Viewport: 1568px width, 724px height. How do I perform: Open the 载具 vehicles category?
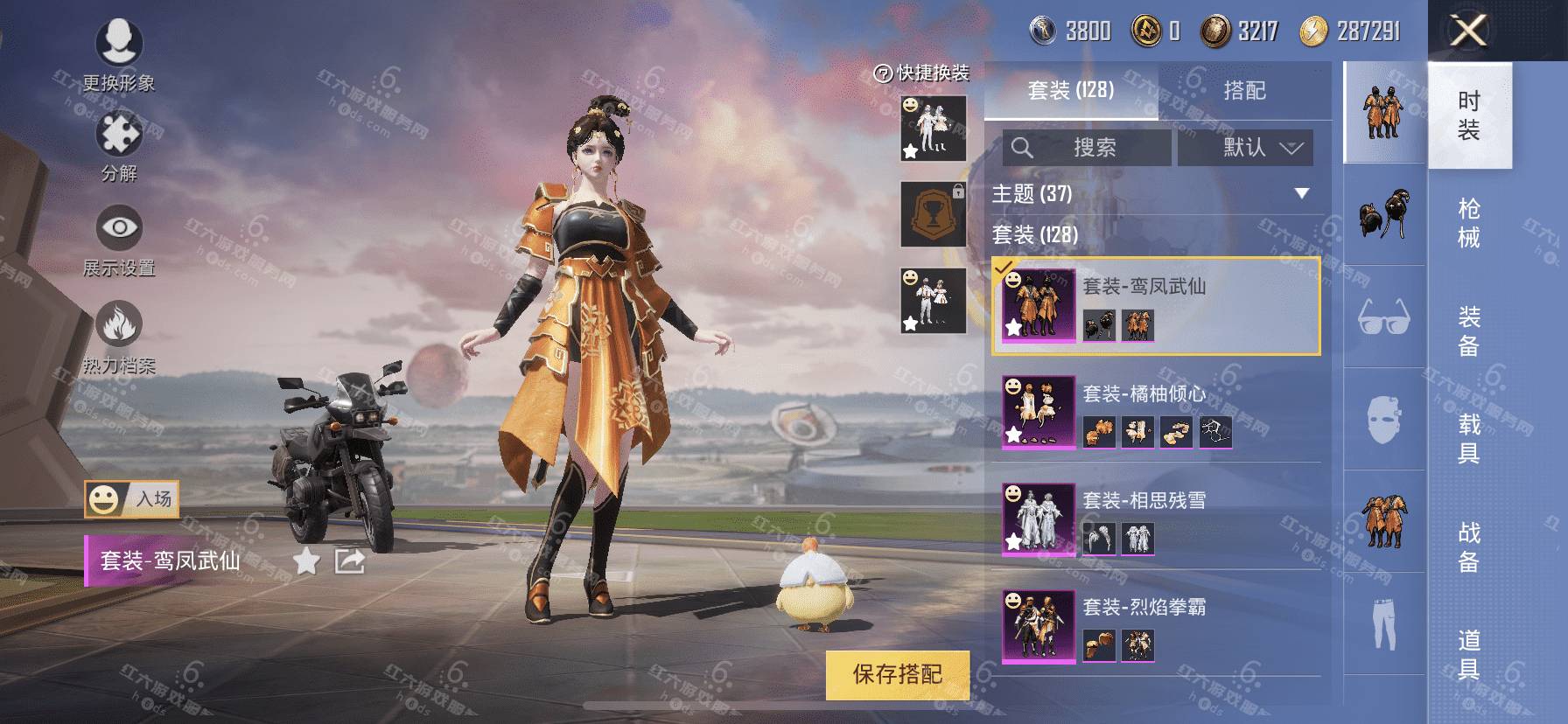click(x=1469, y=438)
